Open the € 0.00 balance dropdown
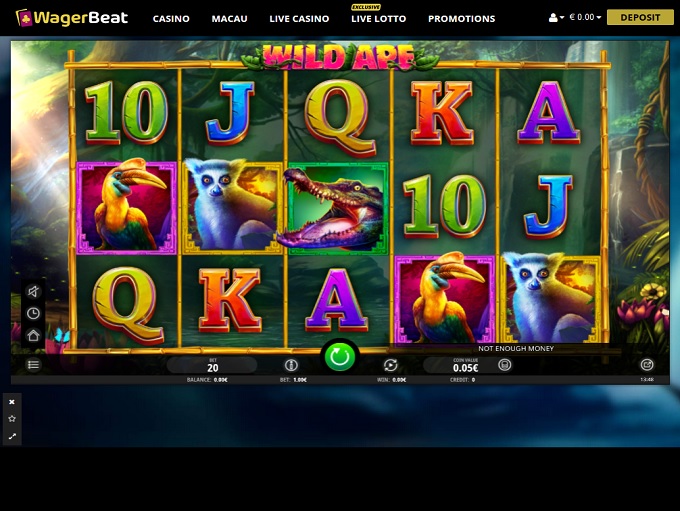 586,18
